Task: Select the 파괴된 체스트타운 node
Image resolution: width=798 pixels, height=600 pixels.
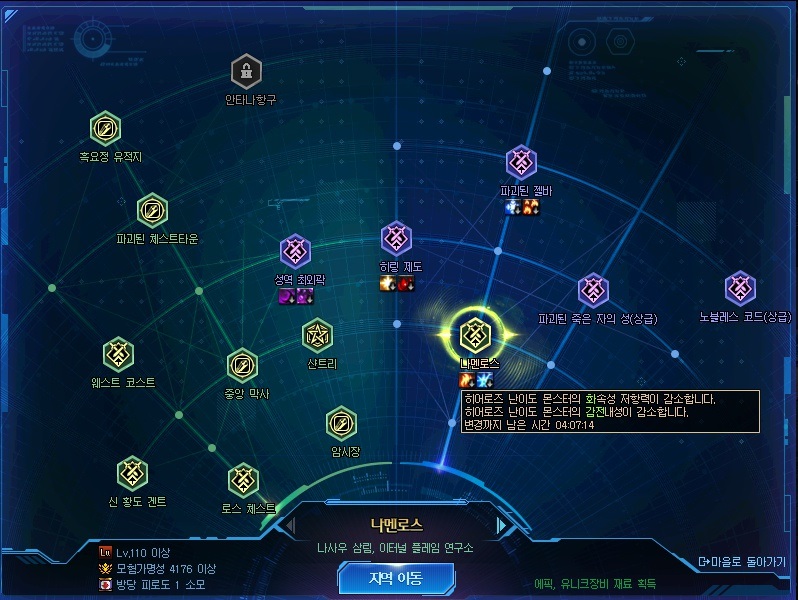Action: [152, 210]
